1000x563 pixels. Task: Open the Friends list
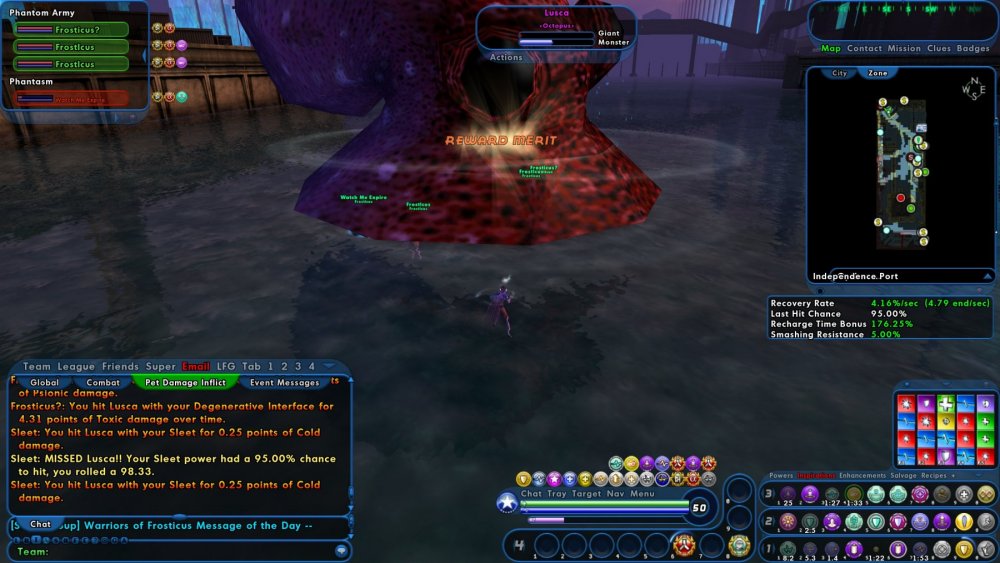coord(120,367)
